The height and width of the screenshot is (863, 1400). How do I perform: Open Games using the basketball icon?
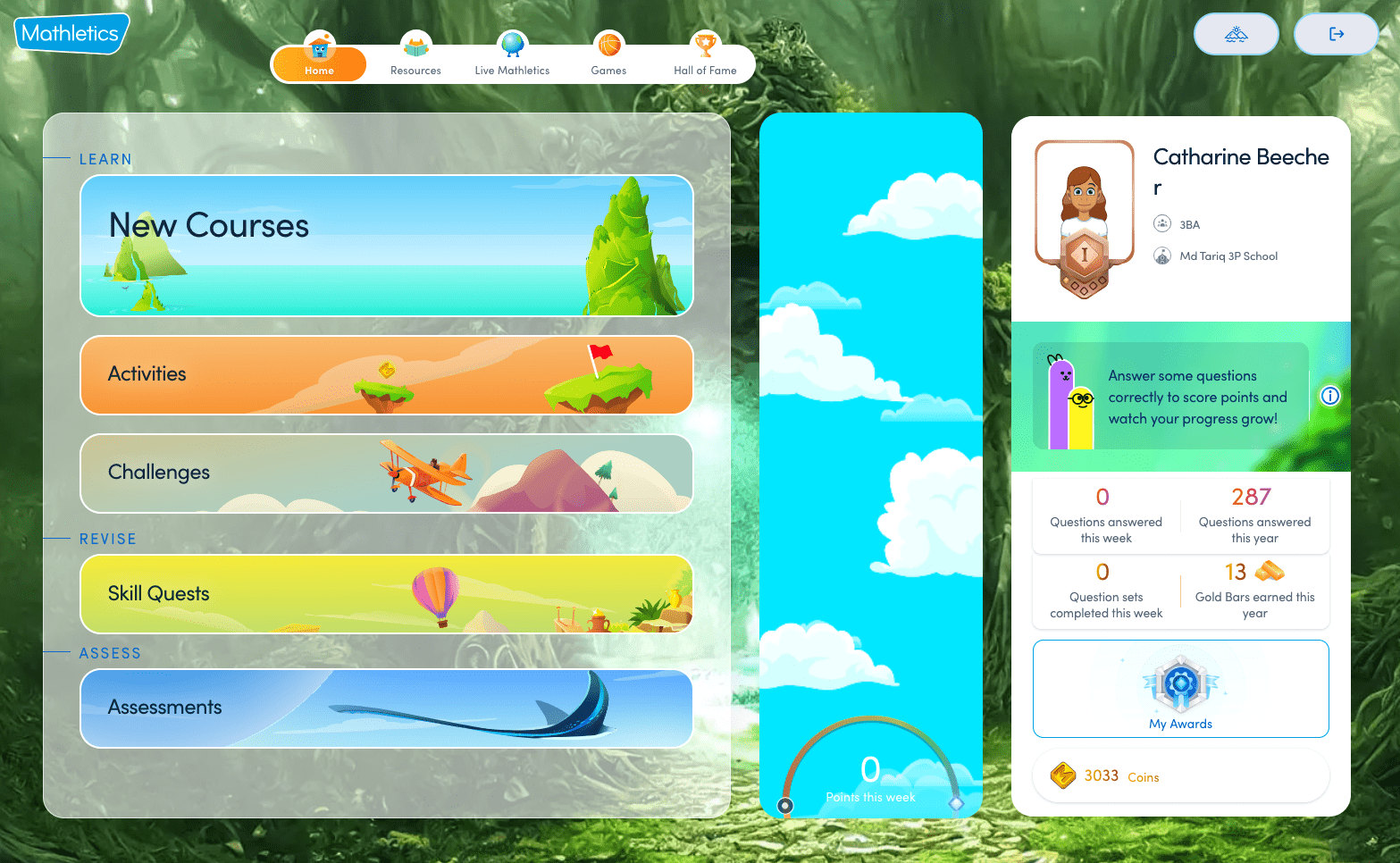click(x=608, y=45)
